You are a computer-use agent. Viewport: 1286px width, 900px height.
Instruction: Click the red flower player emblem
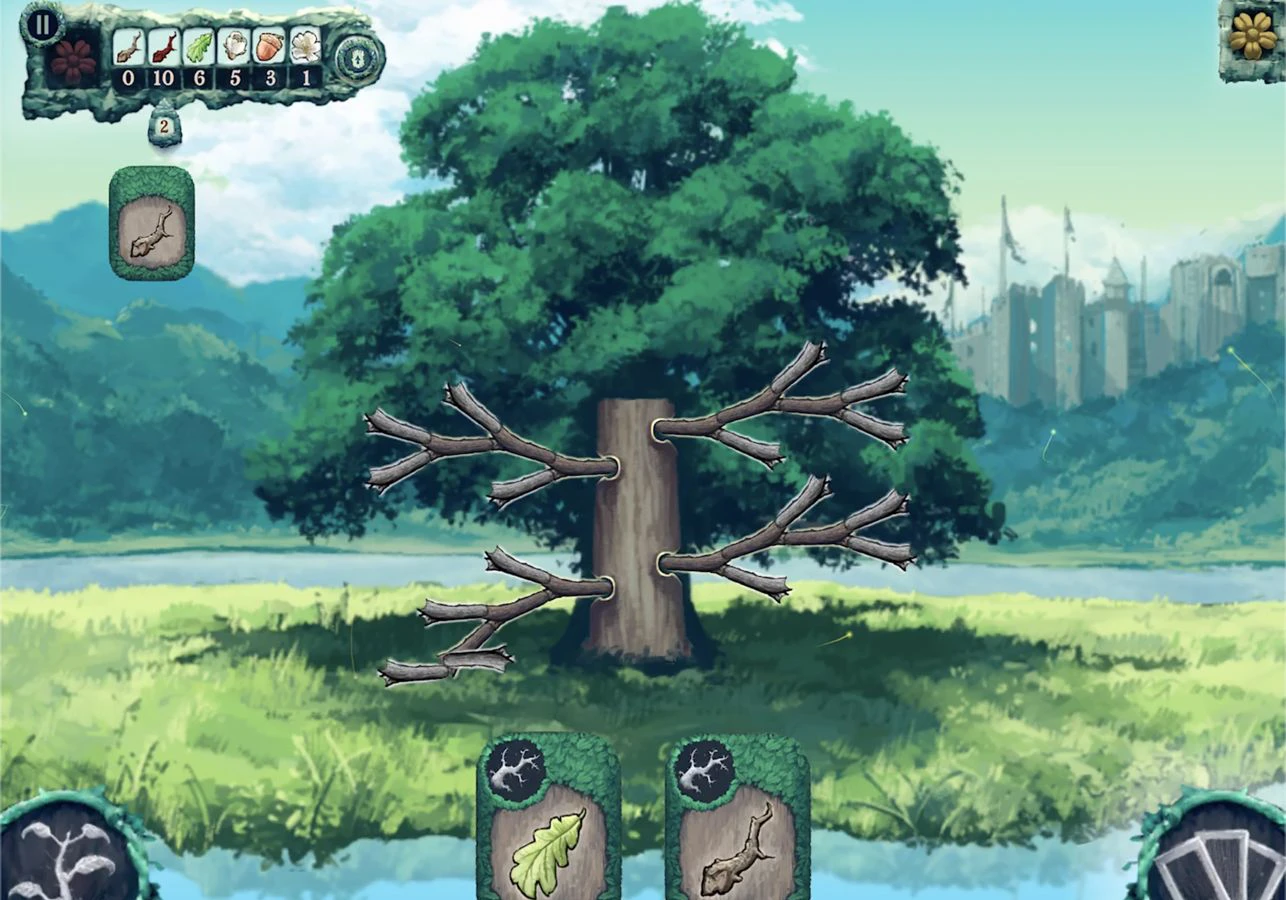[73, 62]
